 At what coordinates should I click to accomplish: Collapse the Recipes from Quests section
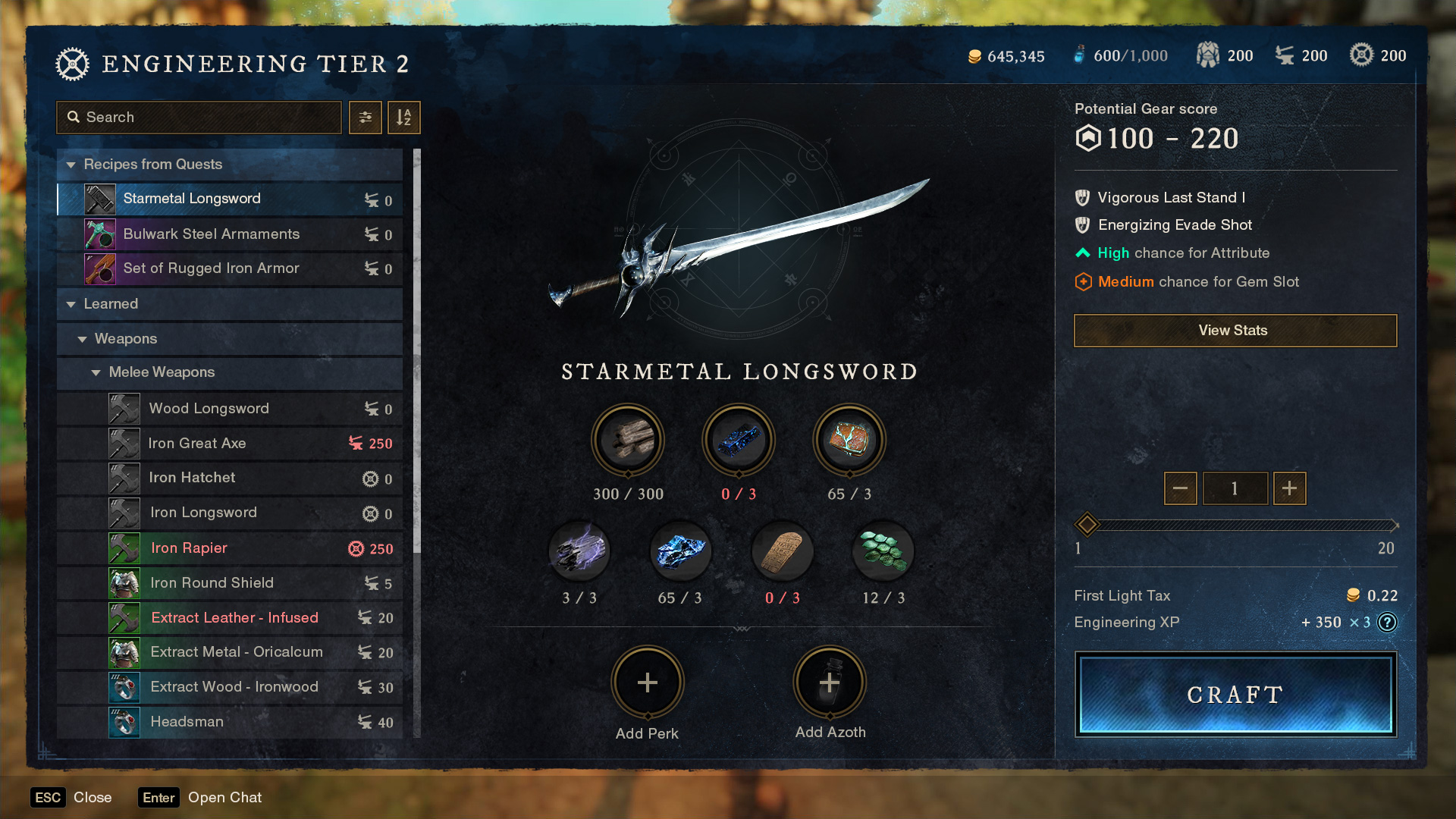tap(72, 165)
